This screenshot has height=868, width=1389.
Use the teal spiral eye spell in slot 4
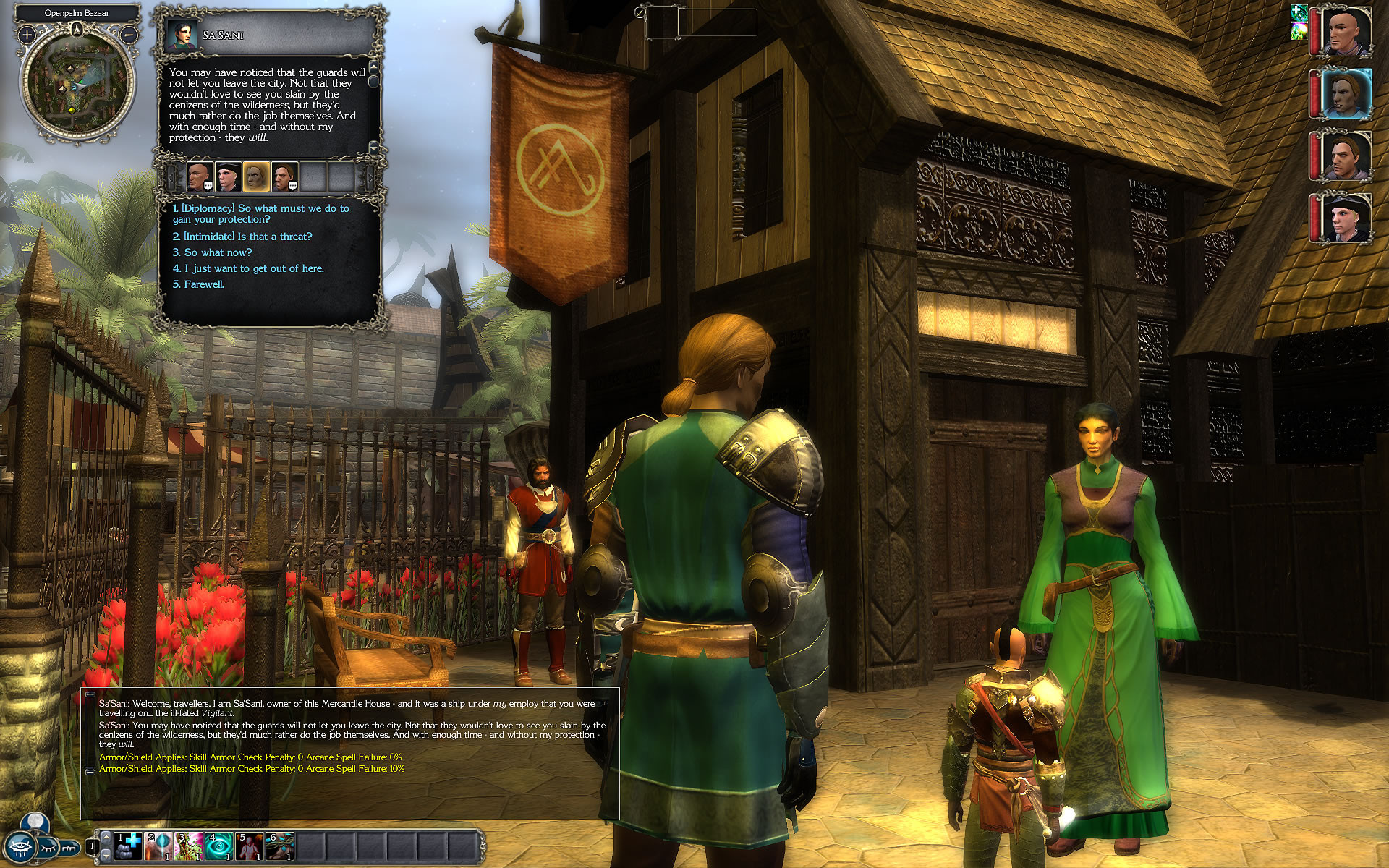point(218,846)
